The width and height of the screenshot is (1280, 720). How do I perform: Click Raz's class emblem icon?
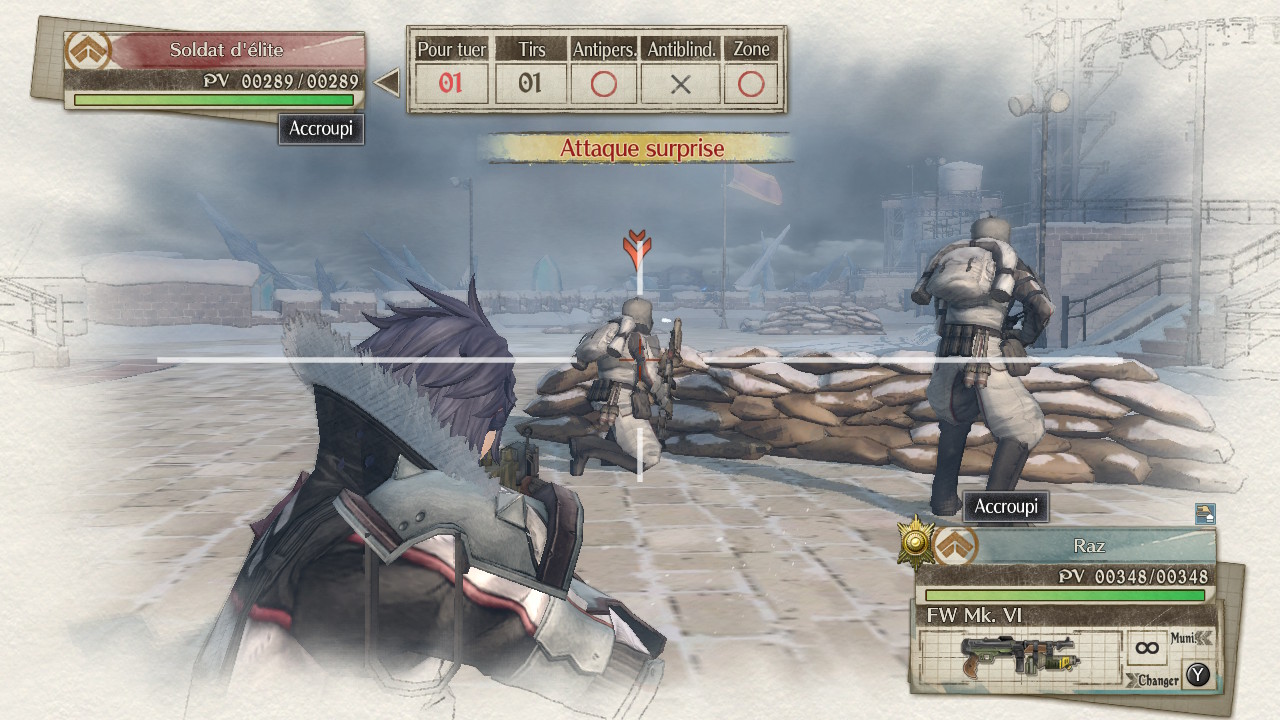pos(953,547)
